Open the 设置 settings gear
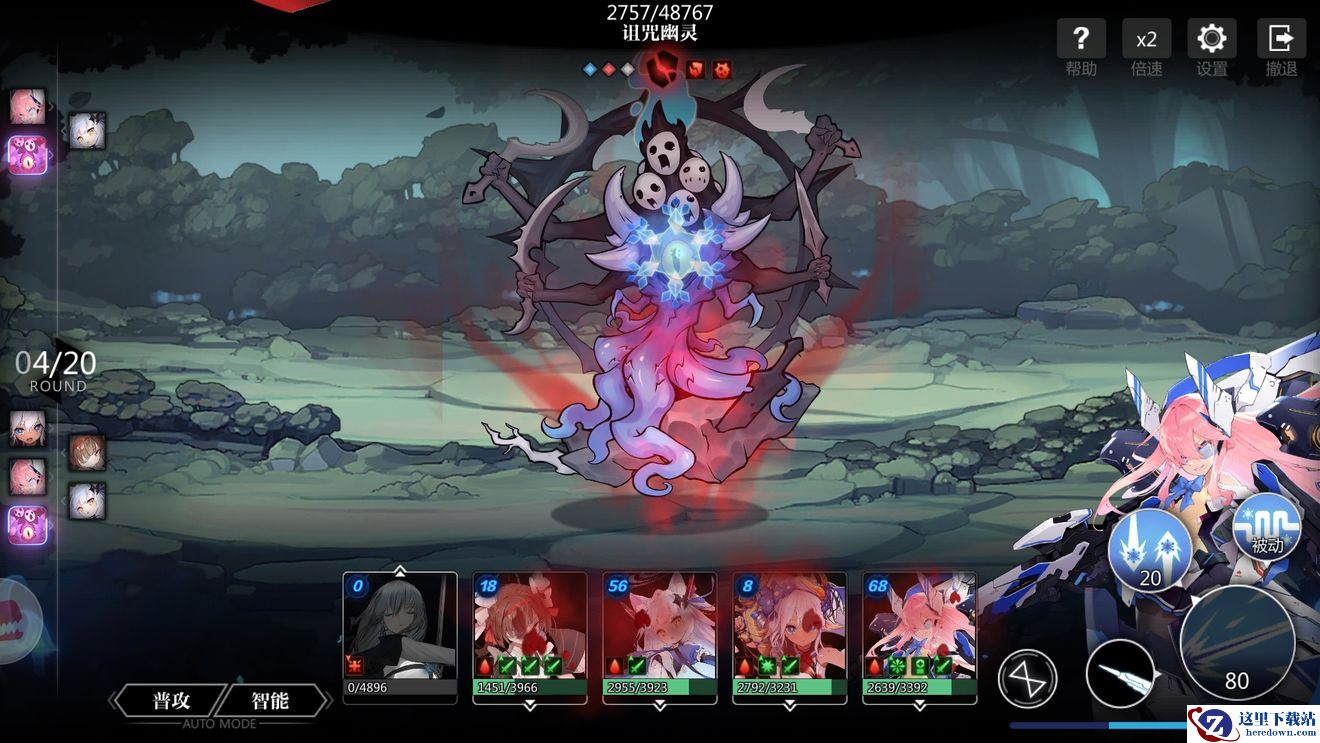 (1211, 40)
